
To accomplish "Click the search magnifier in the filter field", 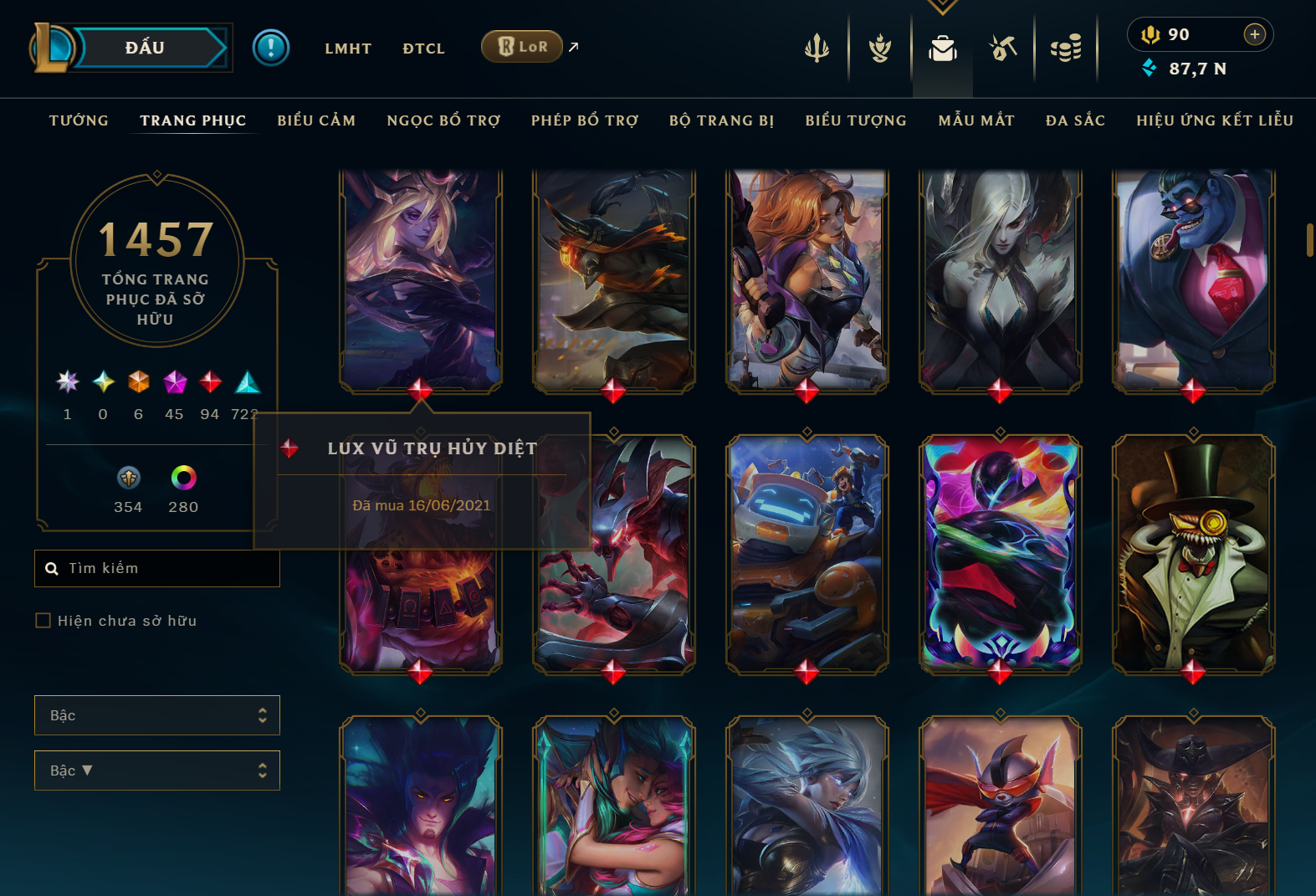I will [x=52, y=568].
